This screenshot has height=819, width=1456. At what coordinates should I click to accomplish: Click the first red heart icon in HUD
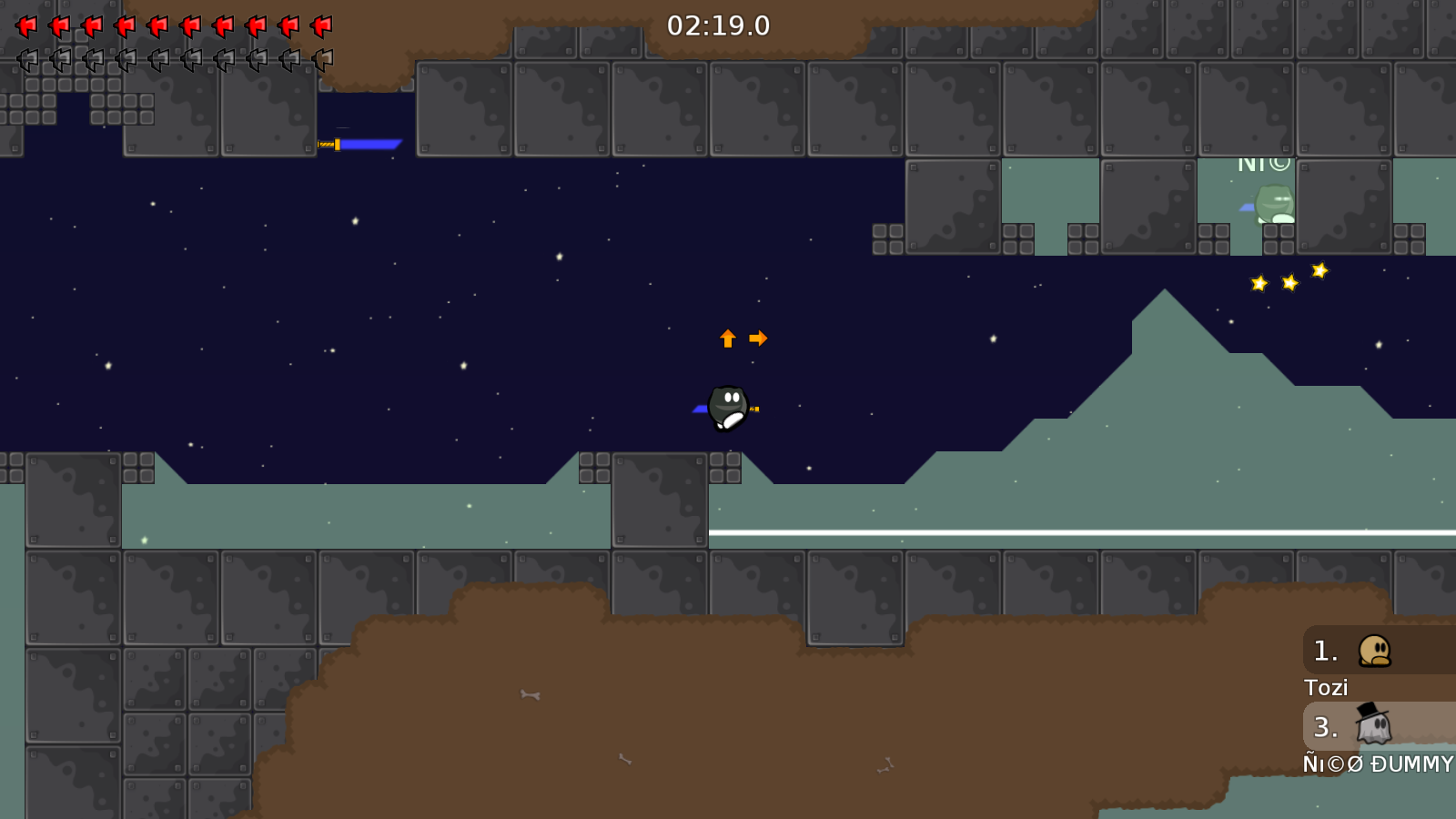[25, 25]
